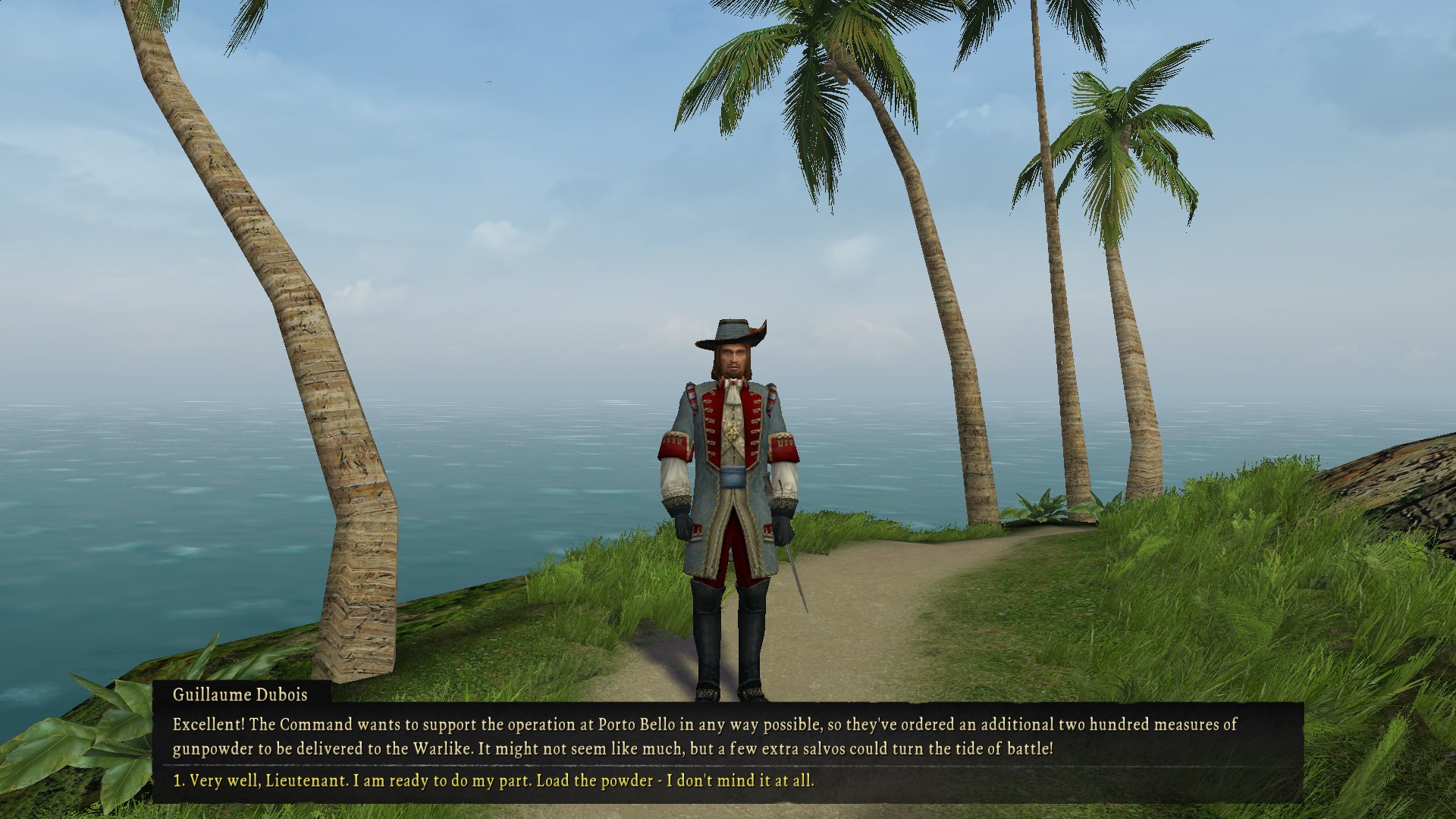Image resolution: width=1456 pixels, height=819 pixels.
Task: Choose the reply "Very well, Lieutenant"
Action: (x=494, y=780)
